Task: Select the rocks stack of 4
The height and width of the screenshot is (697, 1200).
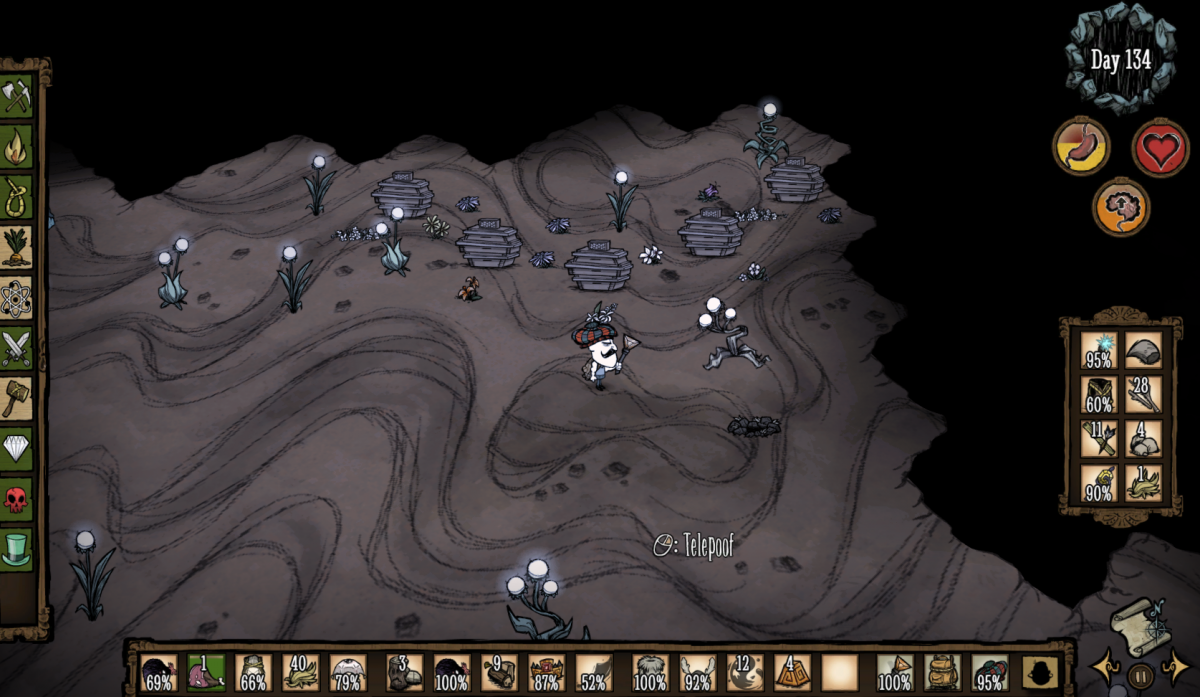Action: point(1143,439)
